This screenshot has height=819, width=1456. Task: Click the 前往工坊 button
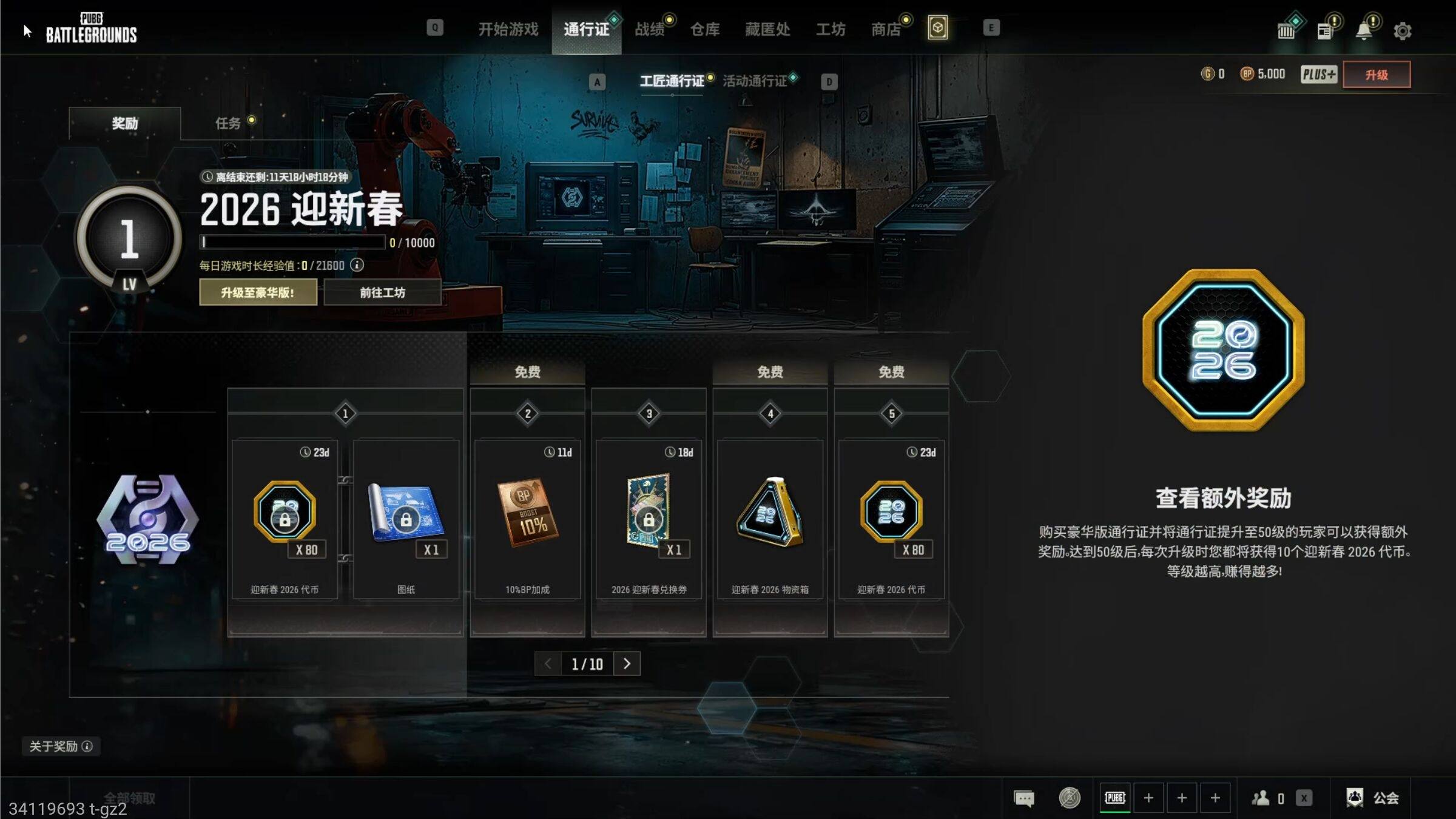382,292
